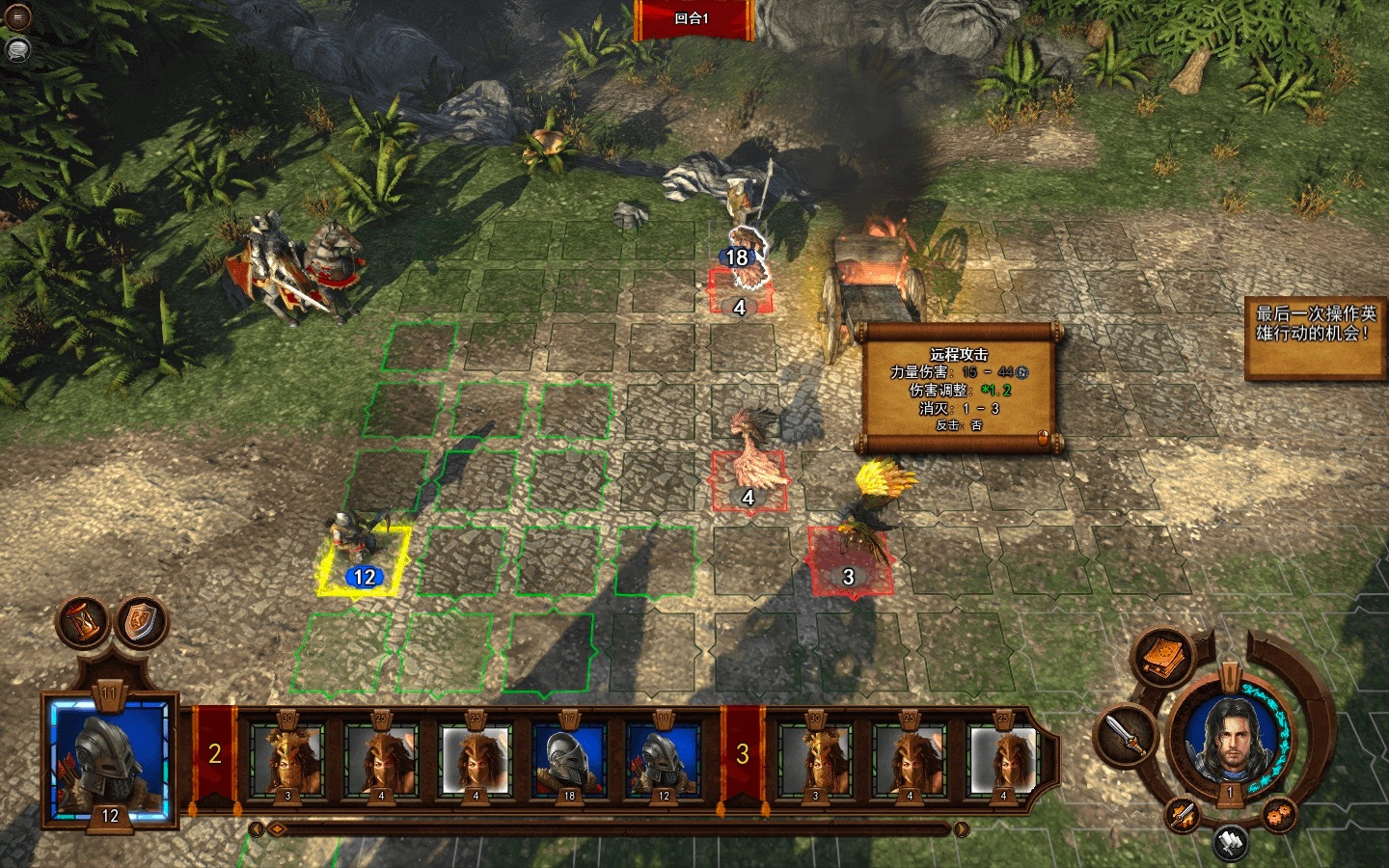Click the hourglass wait button
The width and height of the screenshot is (1389, 868).
pos(85,622)
